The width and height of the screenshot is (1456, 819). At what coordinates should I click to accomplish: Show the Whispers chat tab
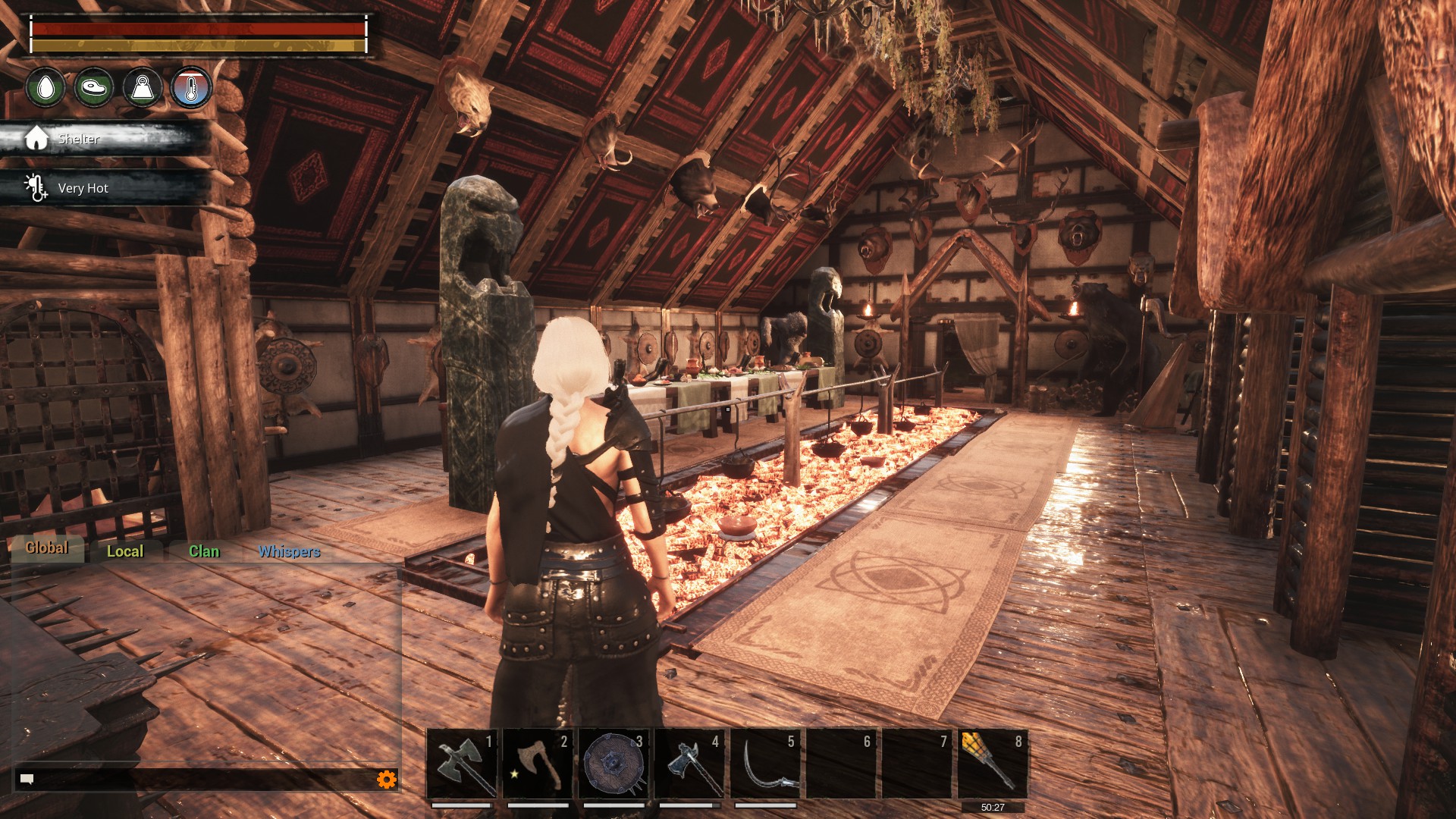[289, 551]
